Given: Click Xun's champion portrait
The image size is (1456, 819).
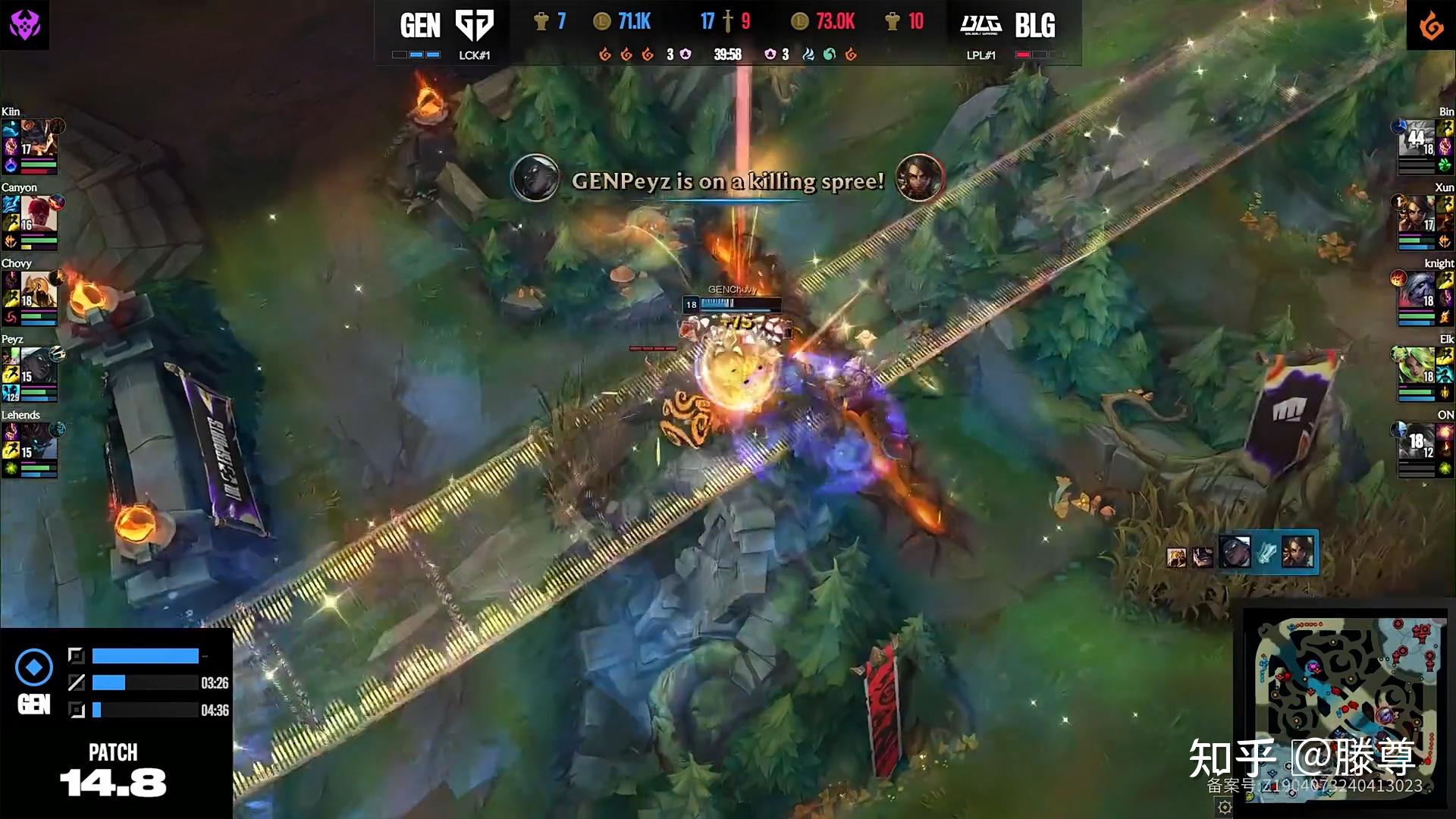Looking at the screenshot, I should [1416, 213].
